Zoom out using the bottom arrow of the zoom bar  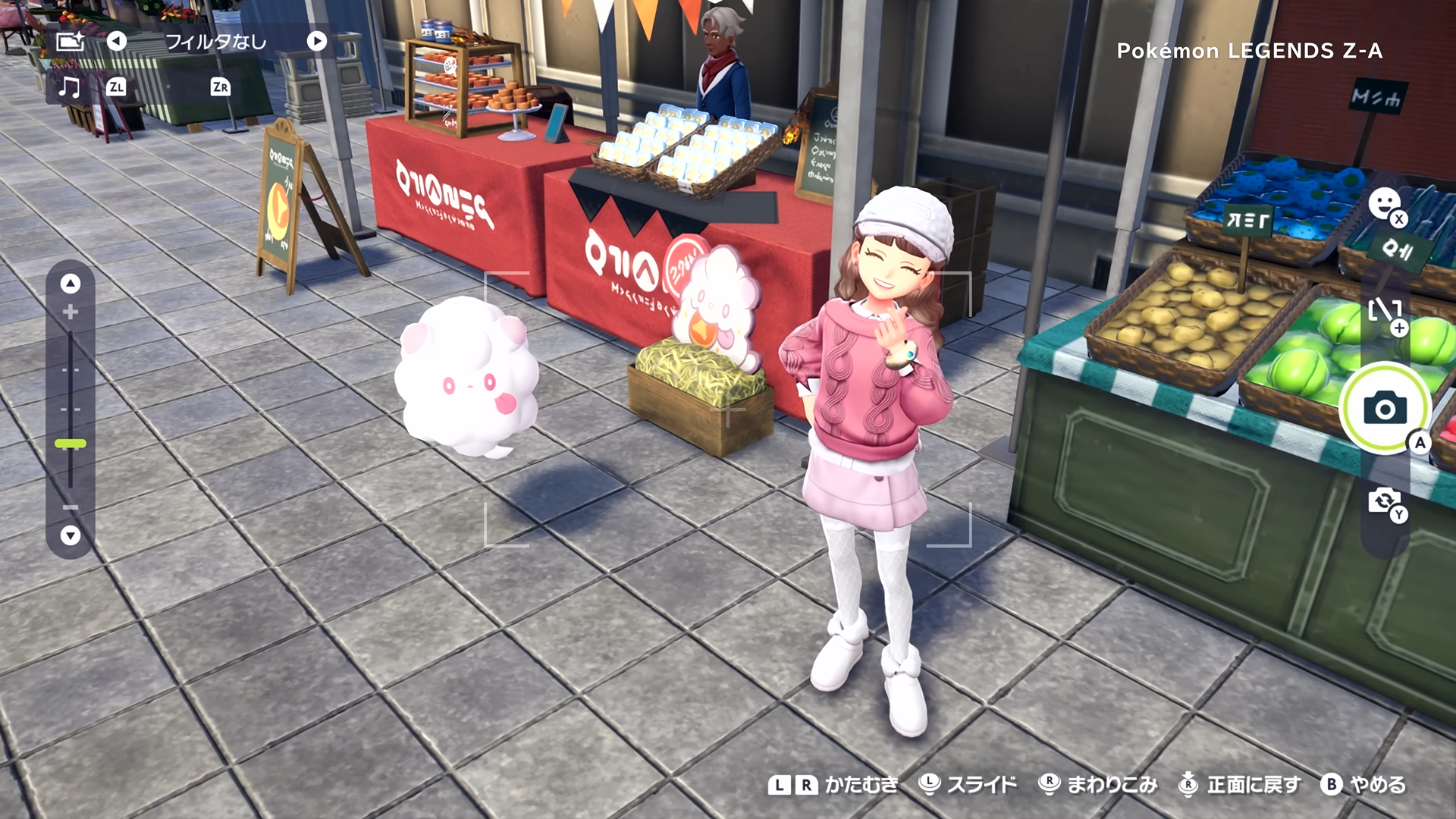pos(71,535)
